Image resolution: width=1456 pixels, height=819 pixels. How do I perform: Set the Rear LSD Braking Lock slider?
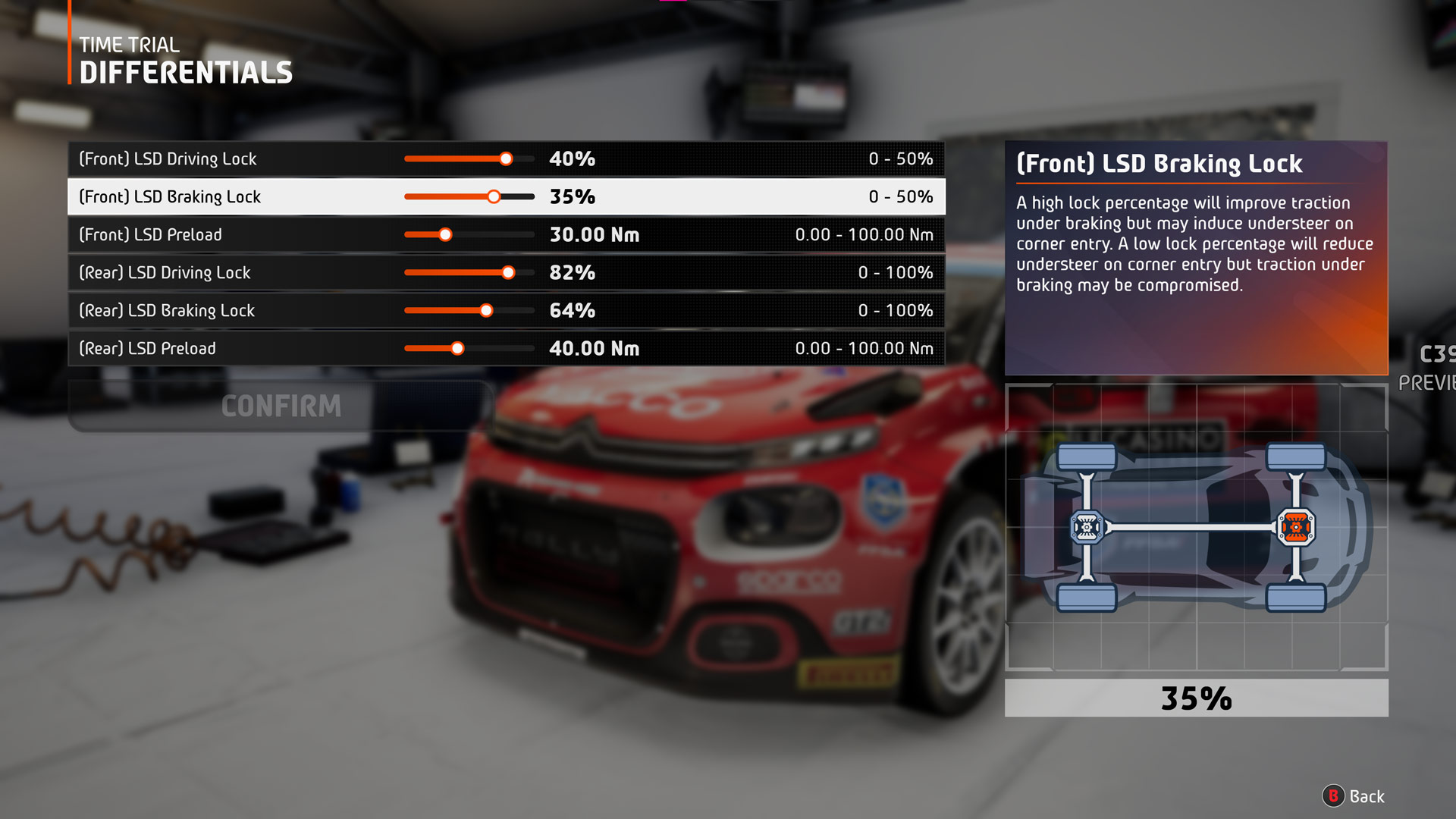tap(486, 311)
